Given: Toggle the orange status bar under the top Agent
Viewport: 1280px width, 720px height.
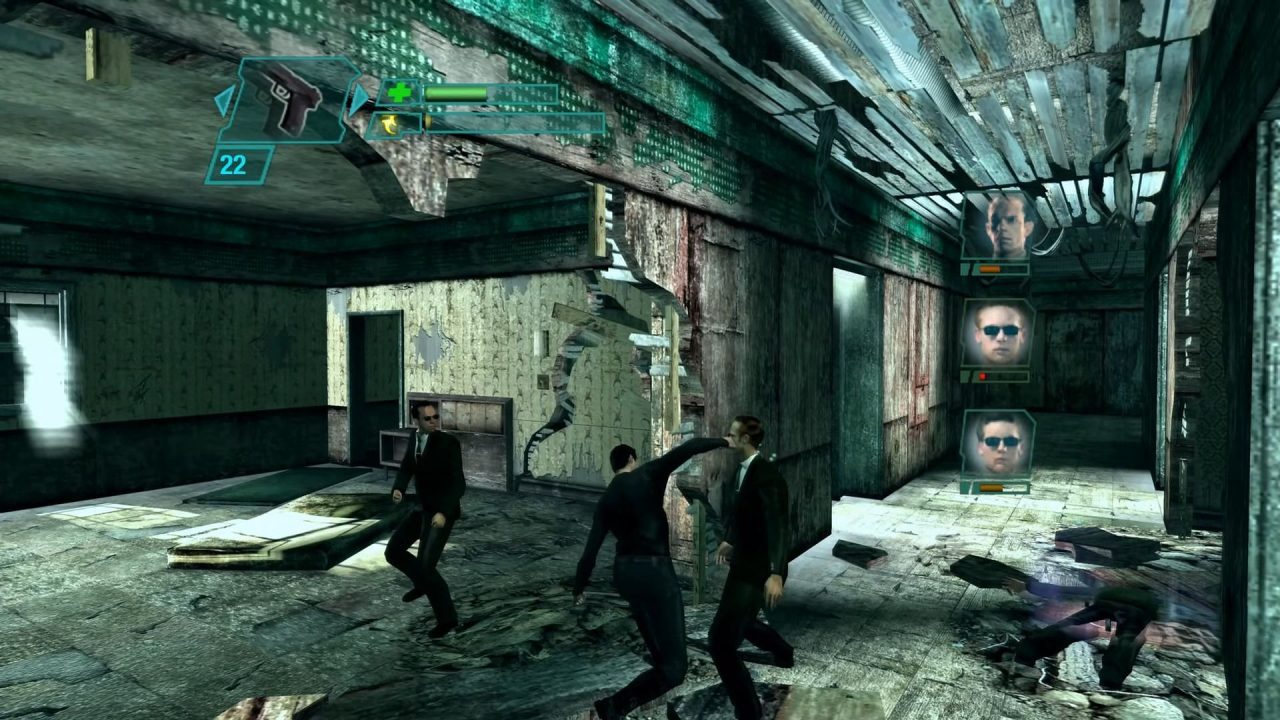Looking at the screenshot, I should (989, 269).
